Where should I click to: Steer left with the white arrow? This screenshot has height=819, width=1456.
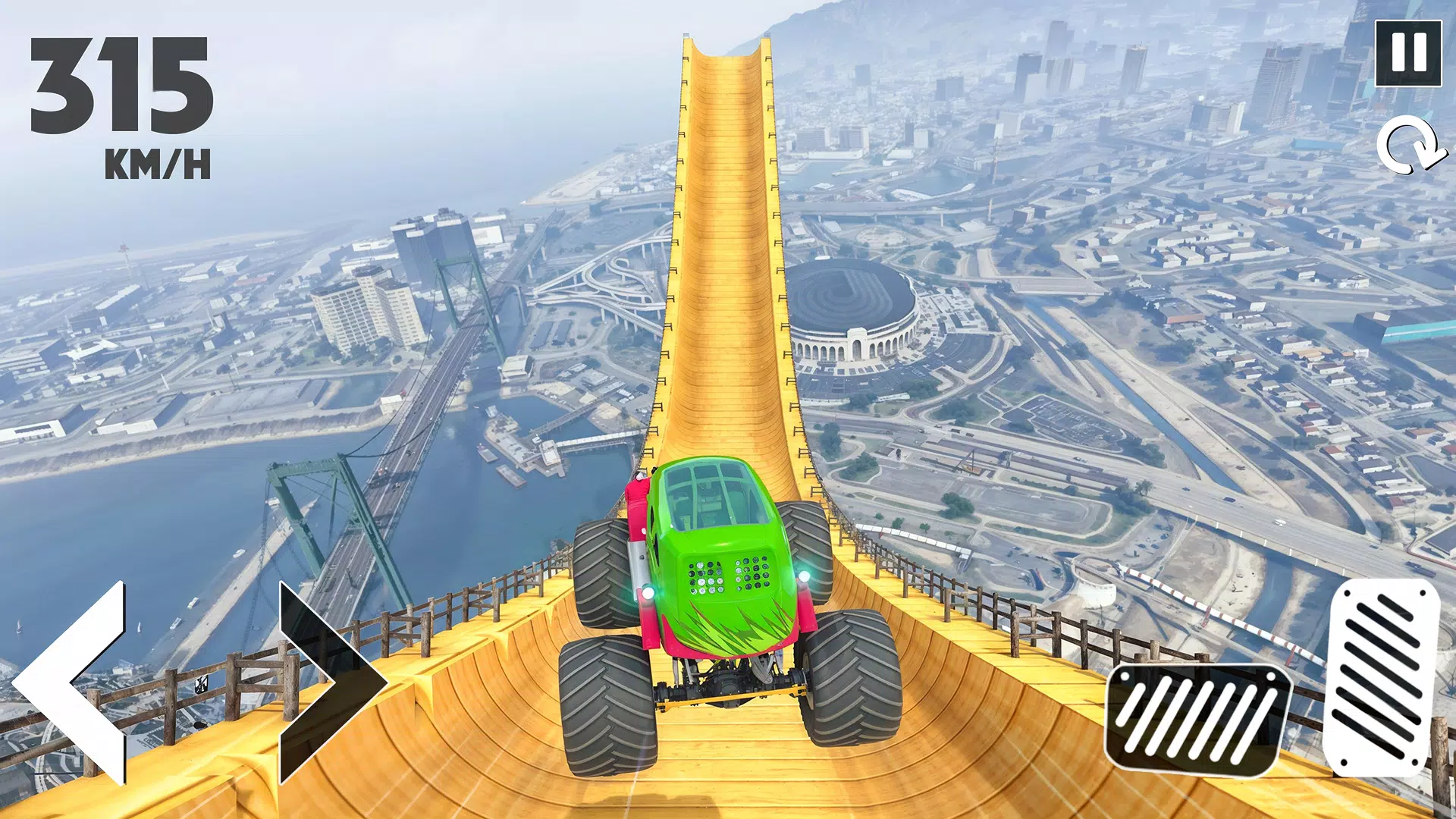tap(76, 682)
